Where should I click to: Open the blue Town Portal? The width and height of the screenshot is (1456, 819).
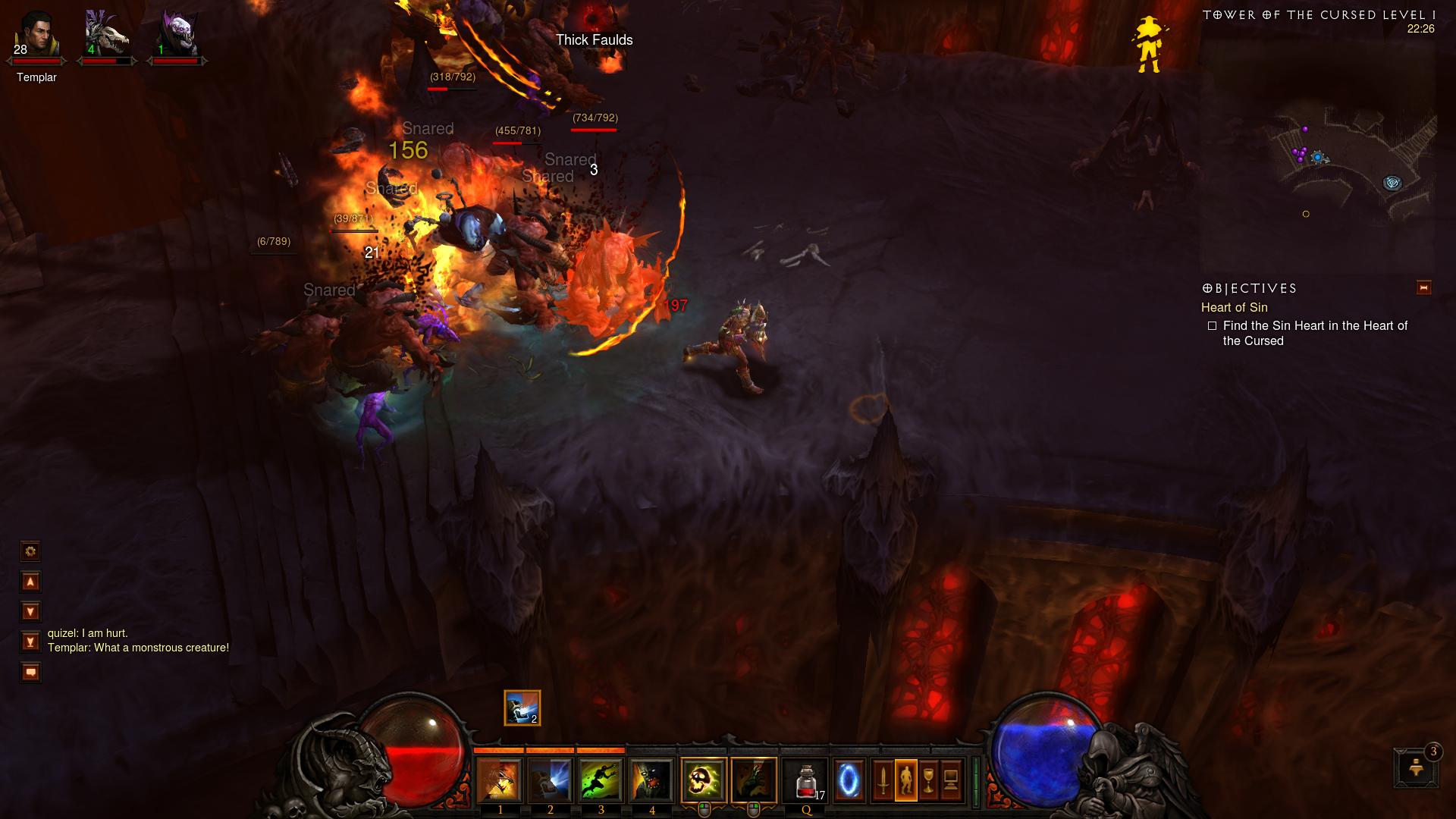(849, 780)
